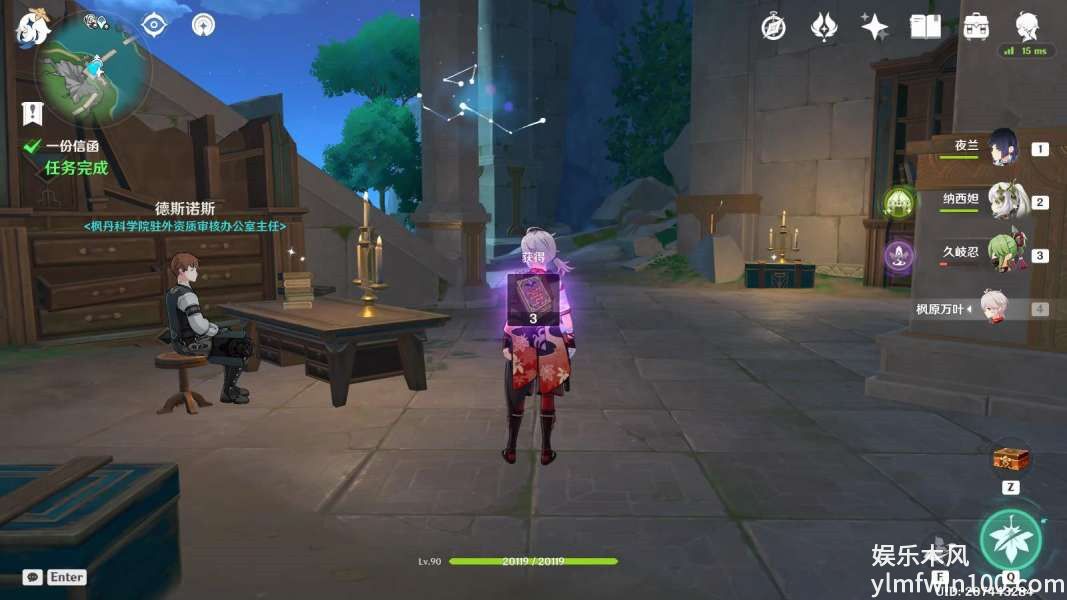Open the chat speech bubble

pos(32,577)
